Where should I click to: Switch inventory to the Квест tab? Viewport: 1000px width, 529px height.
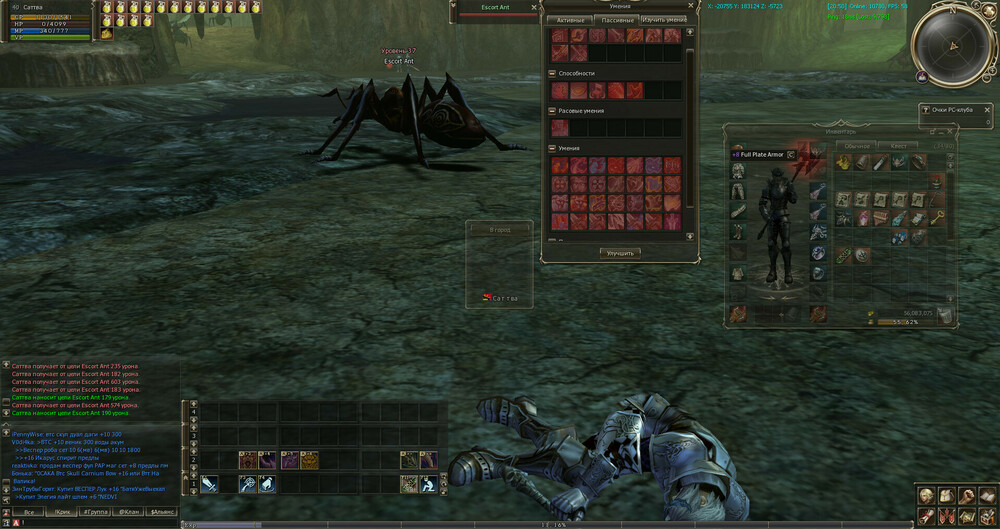point(899,146)
